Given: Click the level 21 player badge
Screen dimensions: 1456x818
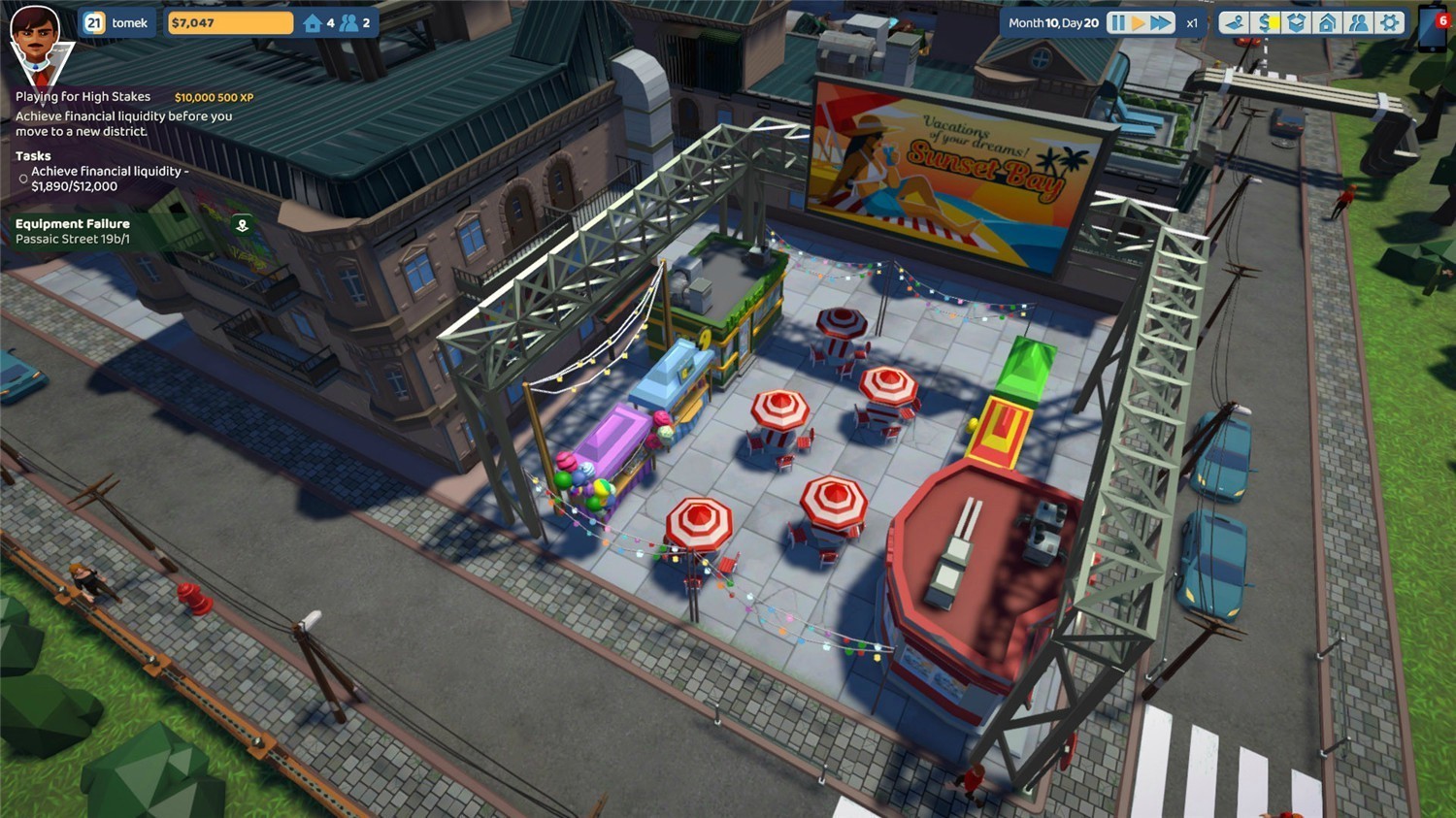Looking at the screenshot, I should 93,22.
